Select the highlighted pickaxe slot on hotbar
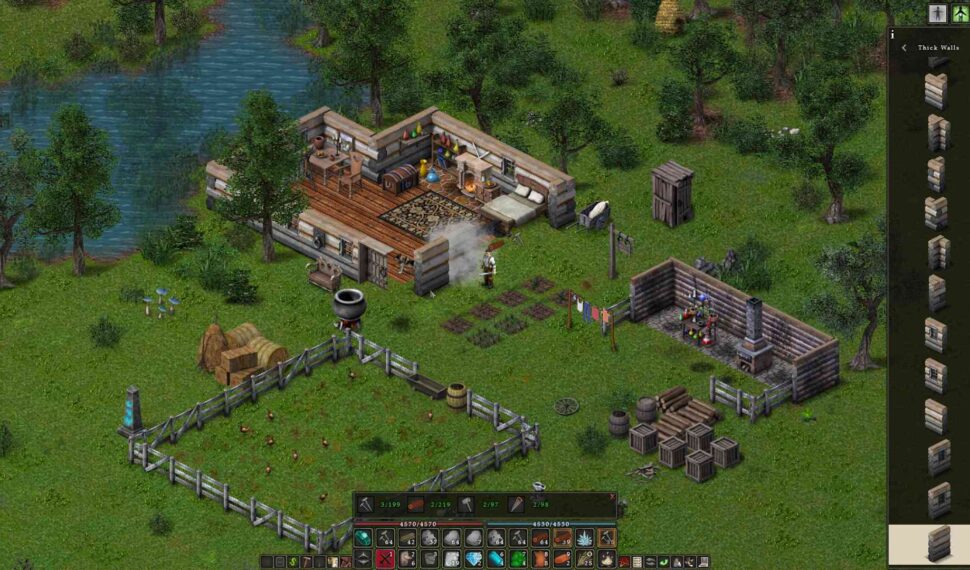The height and width of the screenshot is (570, 970). click(606, 538)
